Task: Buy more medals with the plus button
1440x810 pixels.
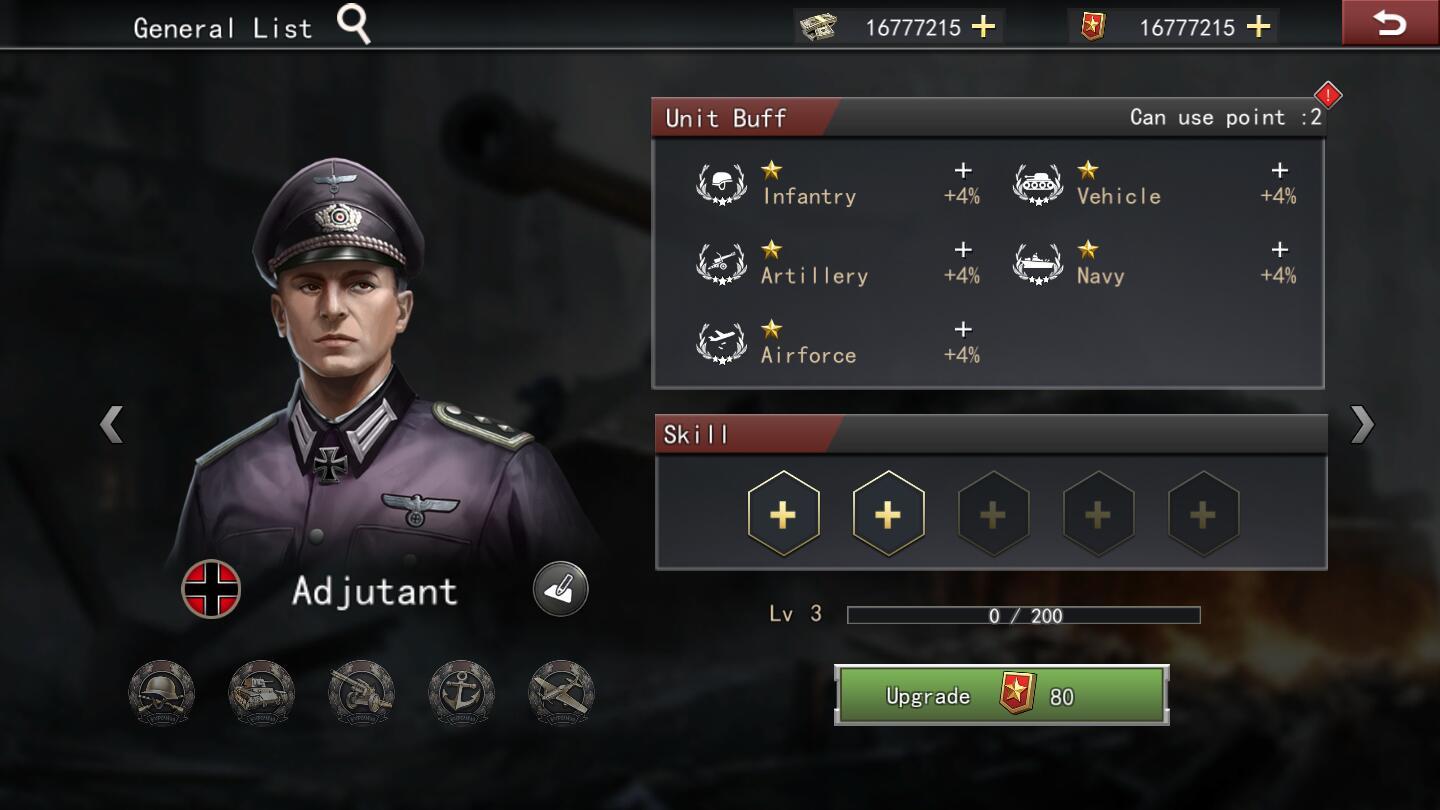Action: point(1258,27)
